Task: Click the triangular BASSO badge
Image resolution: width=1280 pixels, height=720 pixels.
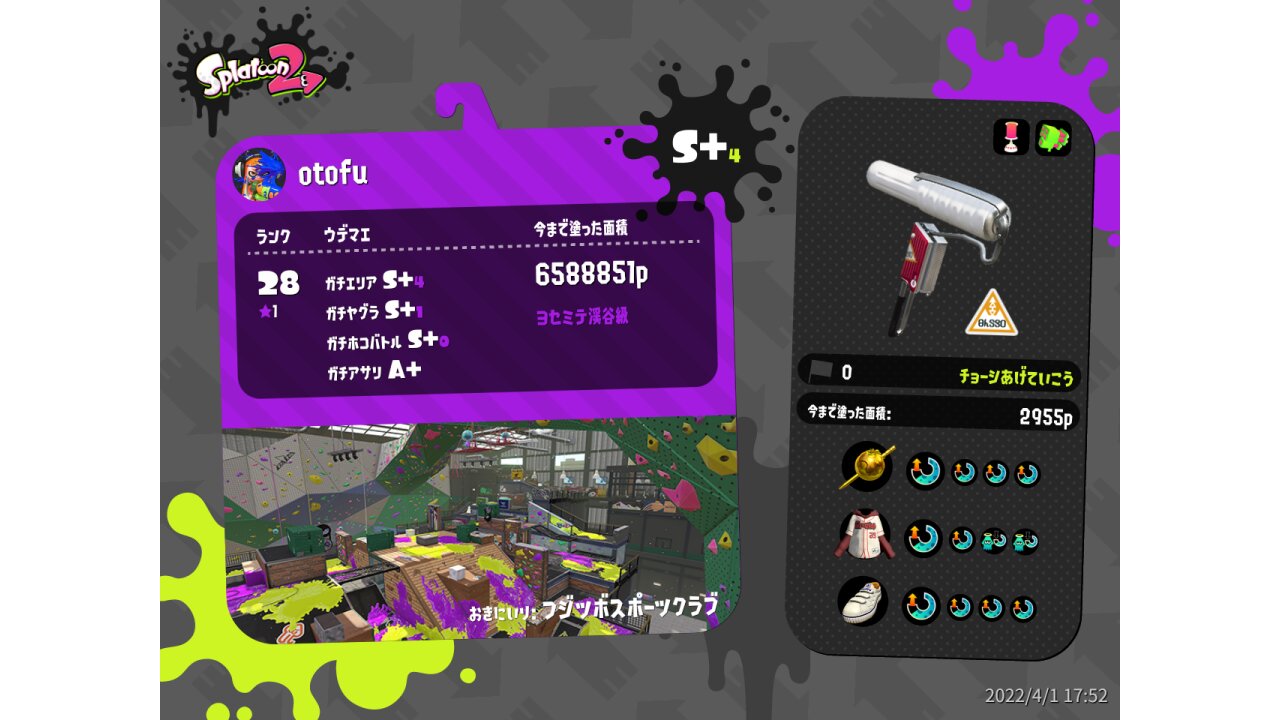Action: click(x=991, y=313)
